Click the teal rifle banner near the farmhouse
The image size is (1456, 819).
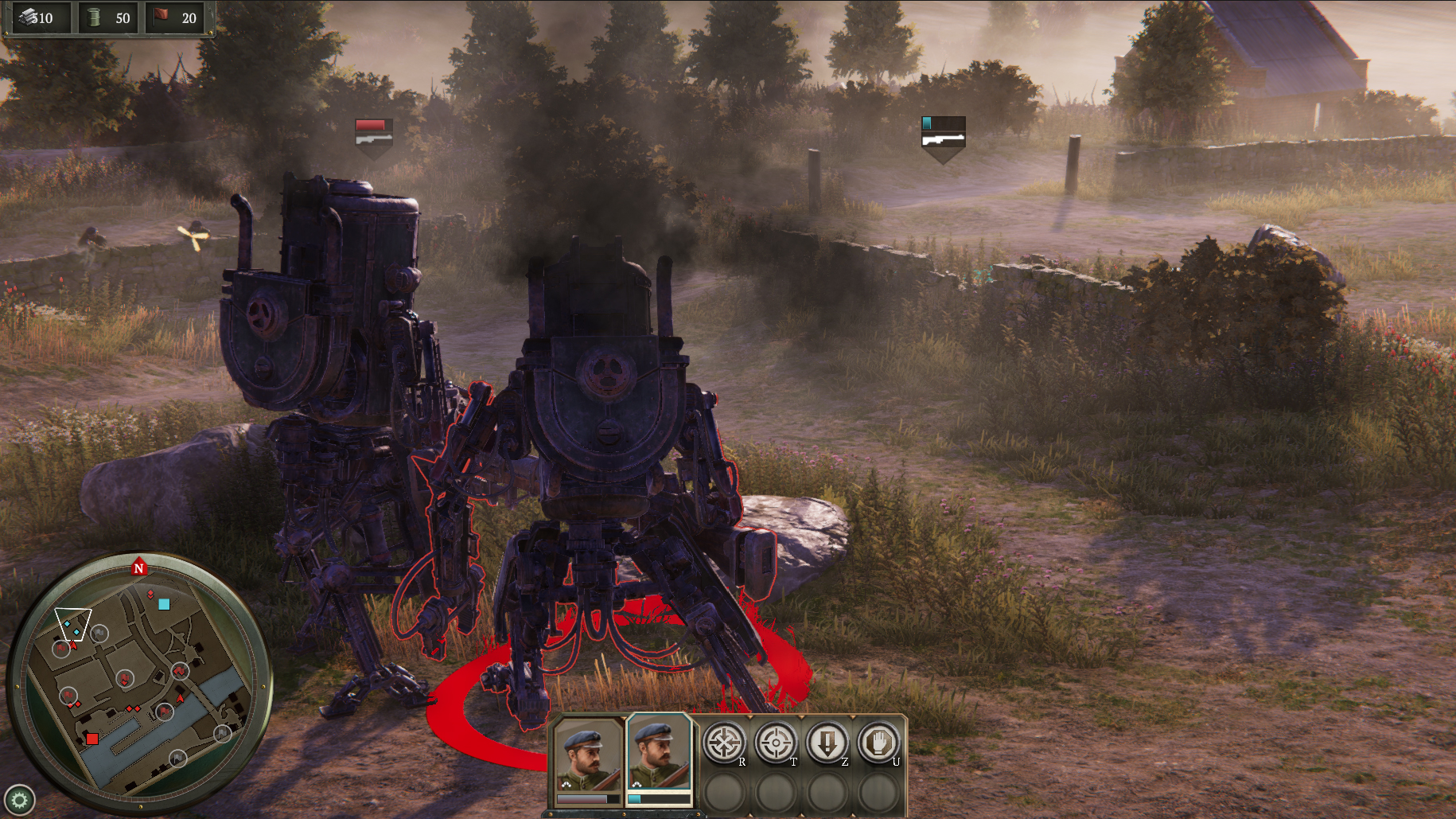tap(942, 132)
